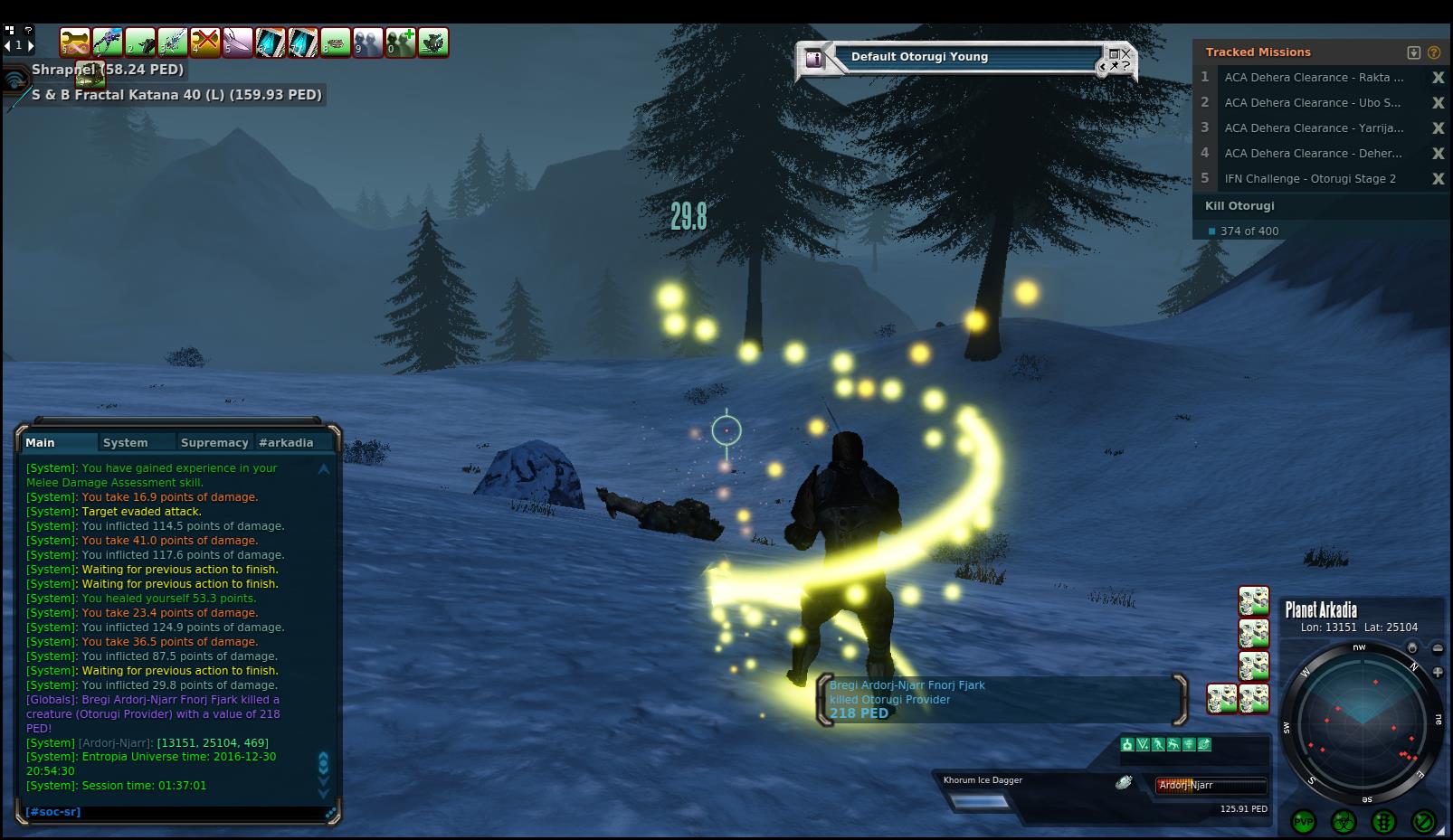Open info for Default Otorugi Young
This screenshot has width=1453, height=840.
[815, 59]
